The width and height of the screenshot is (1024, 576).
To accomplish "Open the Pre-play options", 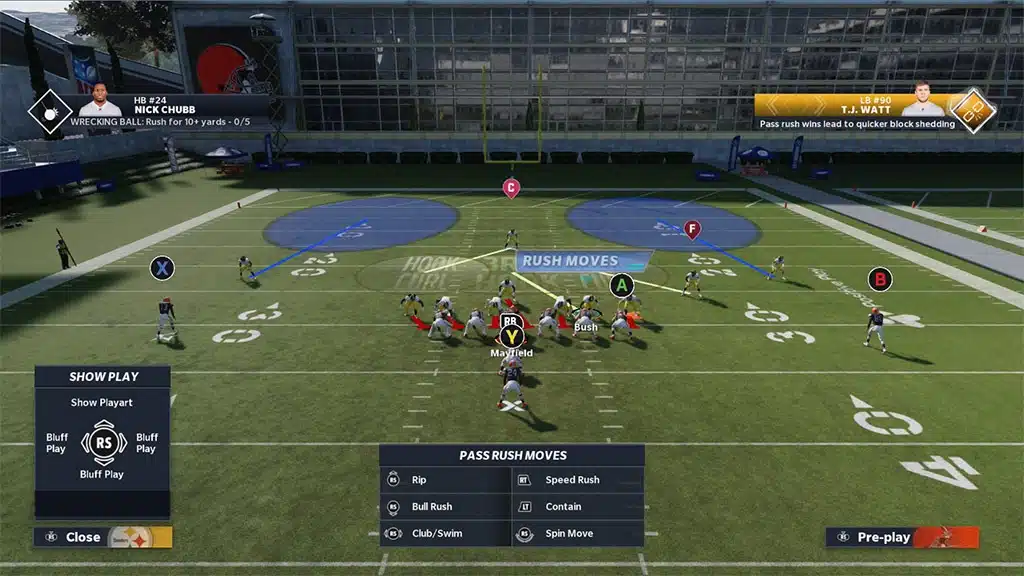I will pyautogui.click(x=902, y=537).
